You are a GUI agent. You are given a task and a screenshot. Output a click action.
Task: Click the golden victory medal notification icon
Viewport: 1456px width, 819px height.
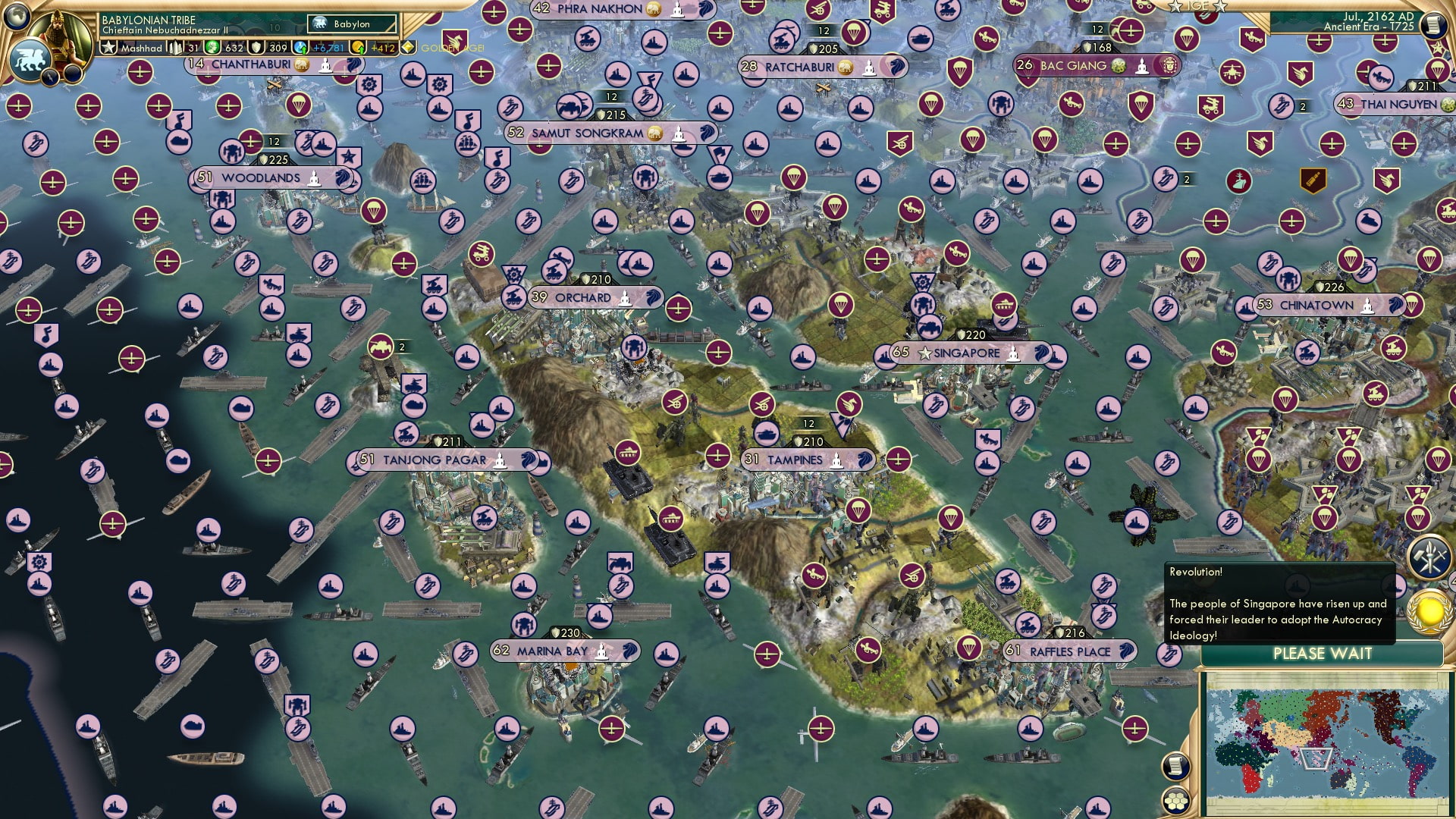click(1427, 610)
